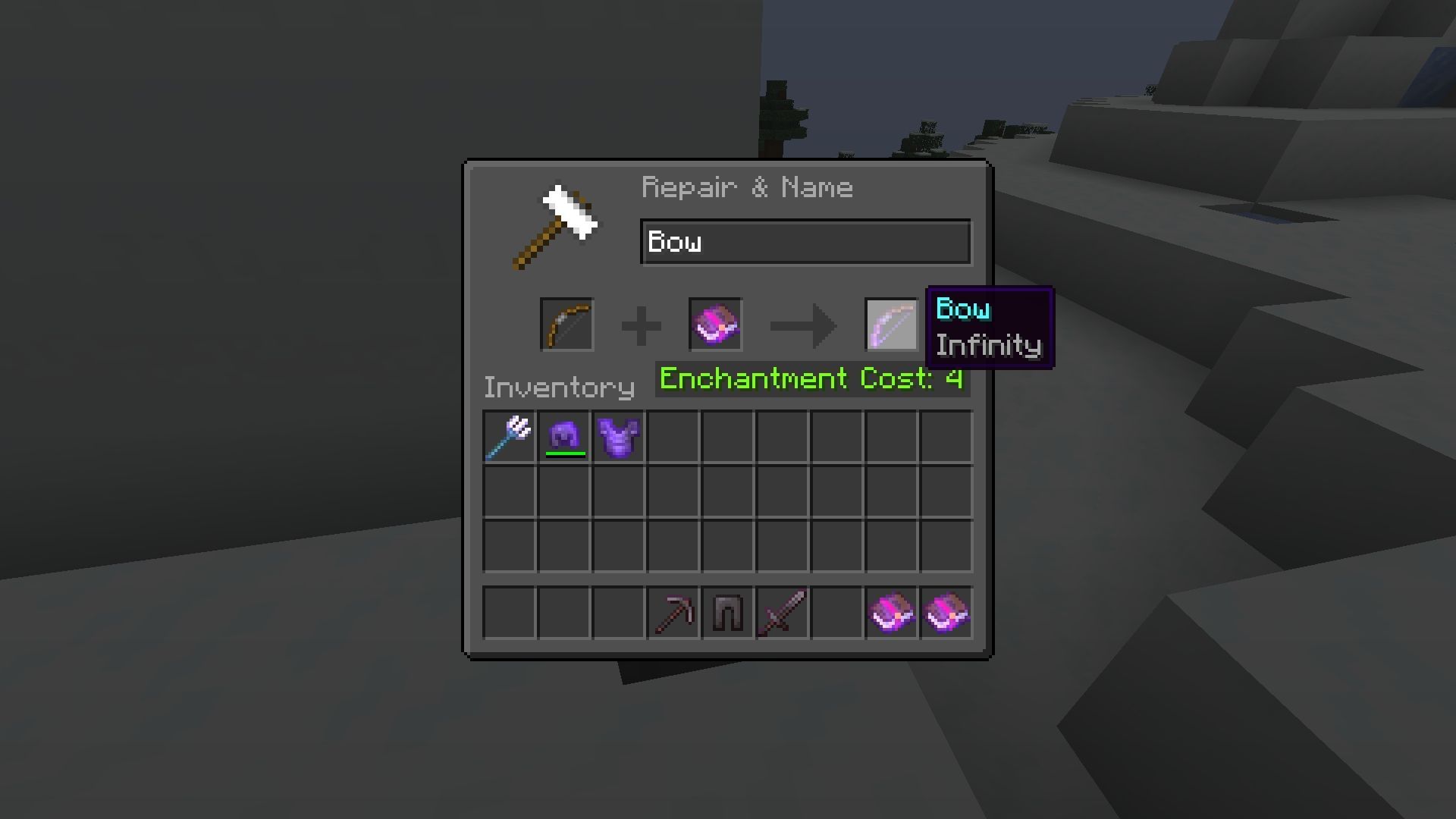This screenshot has width=1456, height=819.
Task: Click the Inventory section label
Action: [559, 387]
